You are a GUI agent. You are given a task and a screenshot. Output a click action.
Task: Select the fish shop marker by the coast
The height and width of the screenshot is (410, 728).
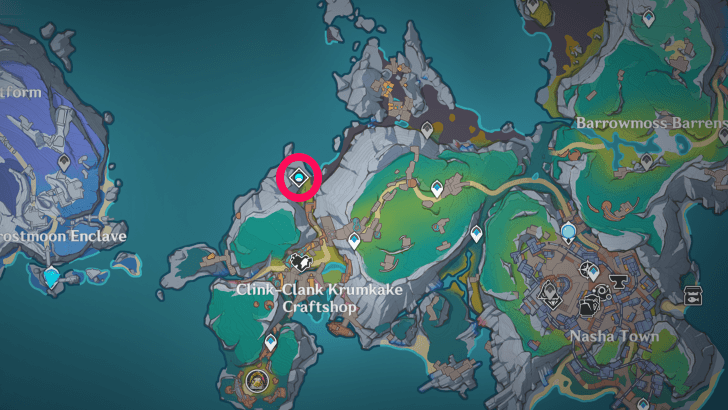coord(693,296)
